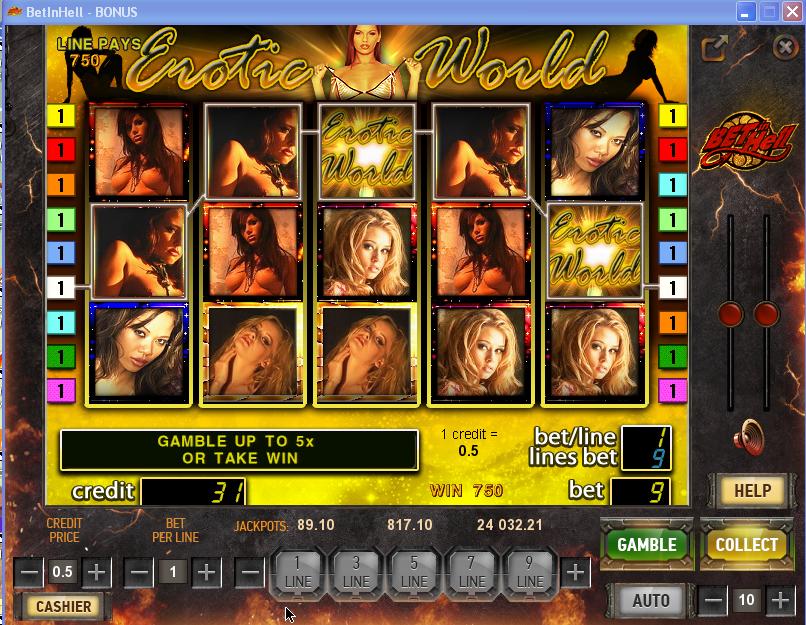Raise the auto spin count
Viewport: 806px width, 625px height.
coord(778,601)
